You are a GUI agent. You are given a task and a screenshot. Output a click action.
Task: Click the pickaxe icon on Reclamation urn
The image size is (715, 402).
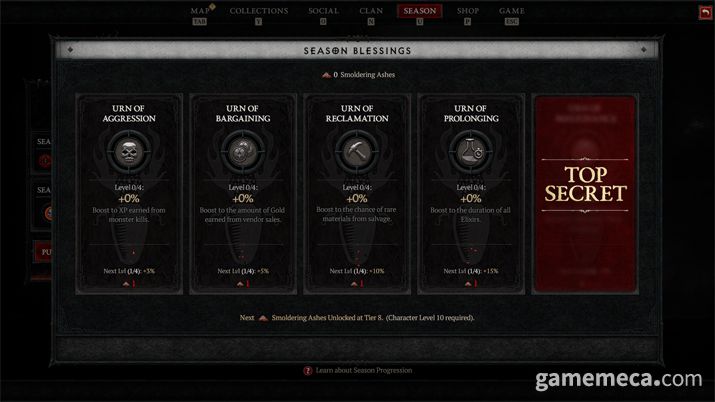(x=357, y=150)
